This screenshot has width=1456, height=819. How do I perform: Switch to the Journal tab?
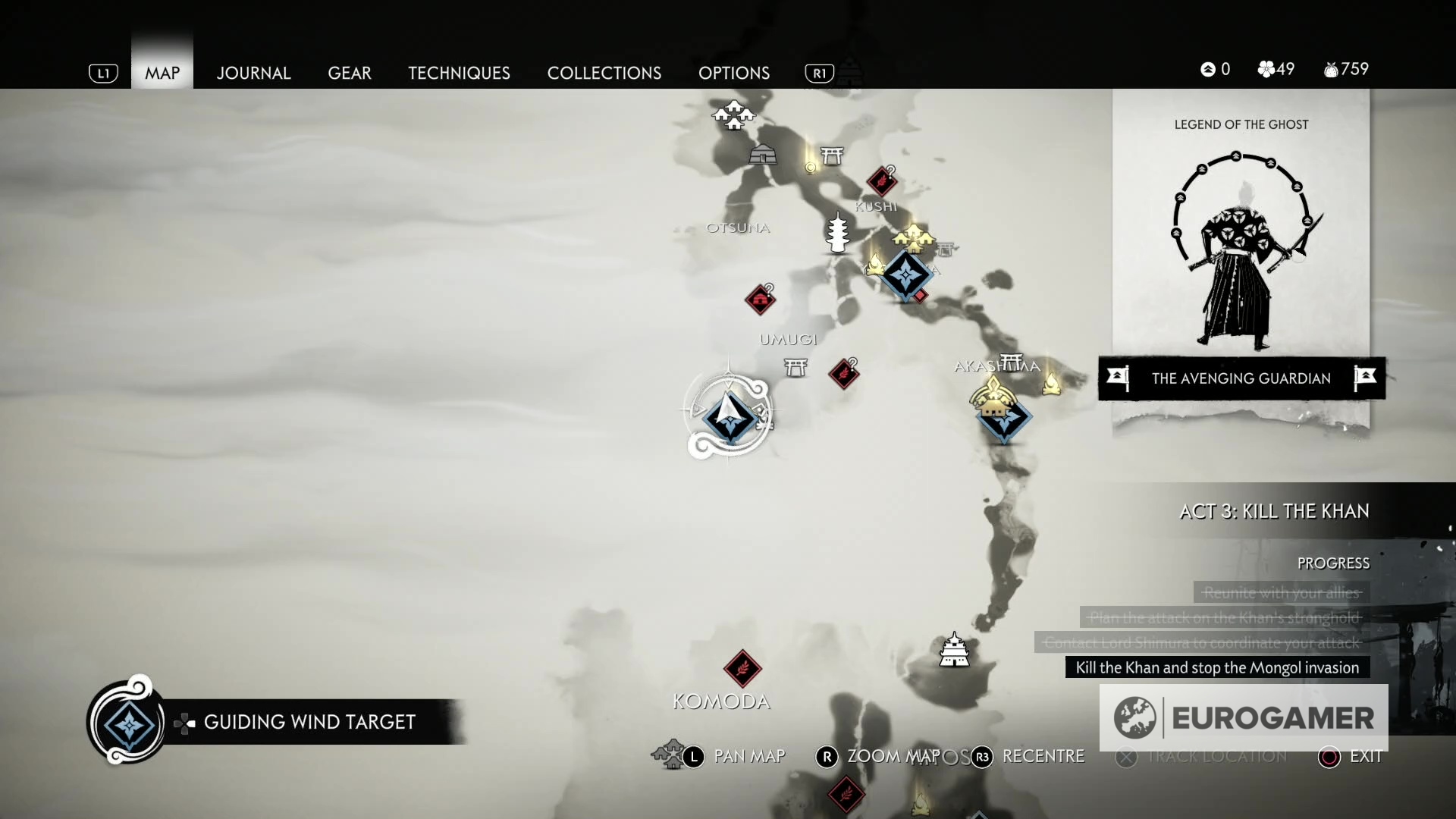point(253,73)
